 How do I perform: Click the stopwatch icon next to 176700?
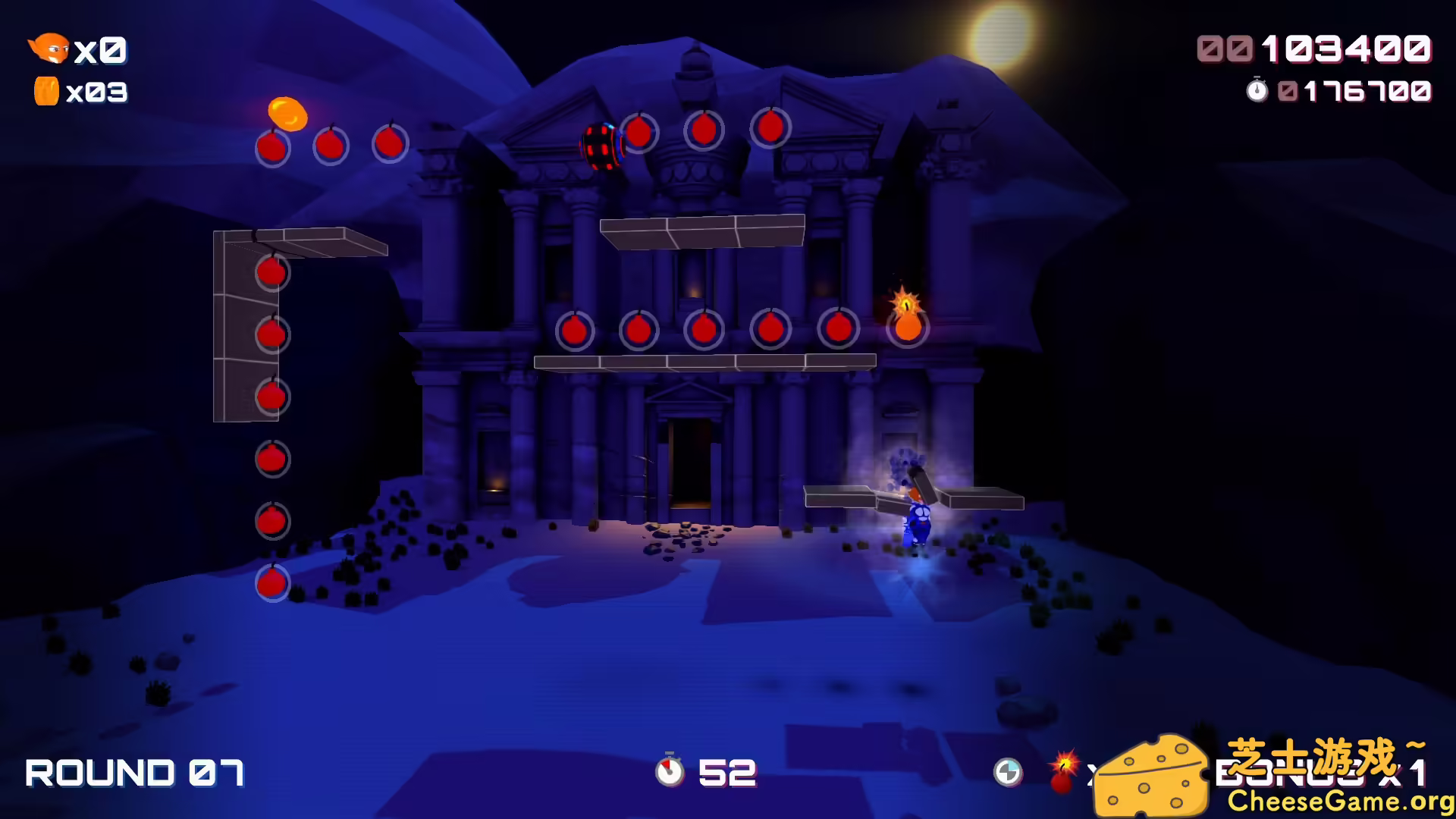coord(1258,90)
